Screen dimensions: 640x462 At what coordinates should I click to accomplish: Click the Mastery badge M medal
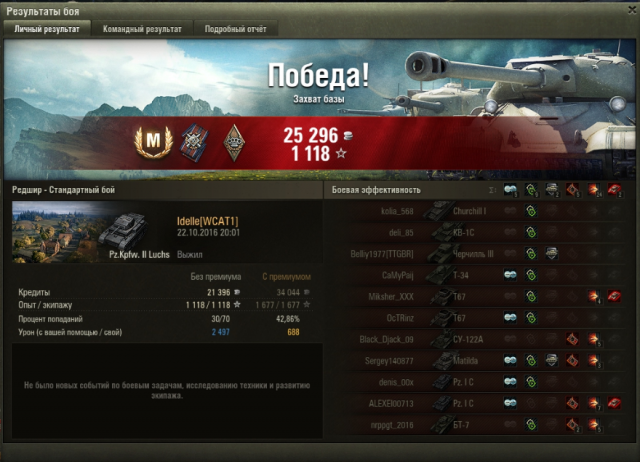click(150, 143)
